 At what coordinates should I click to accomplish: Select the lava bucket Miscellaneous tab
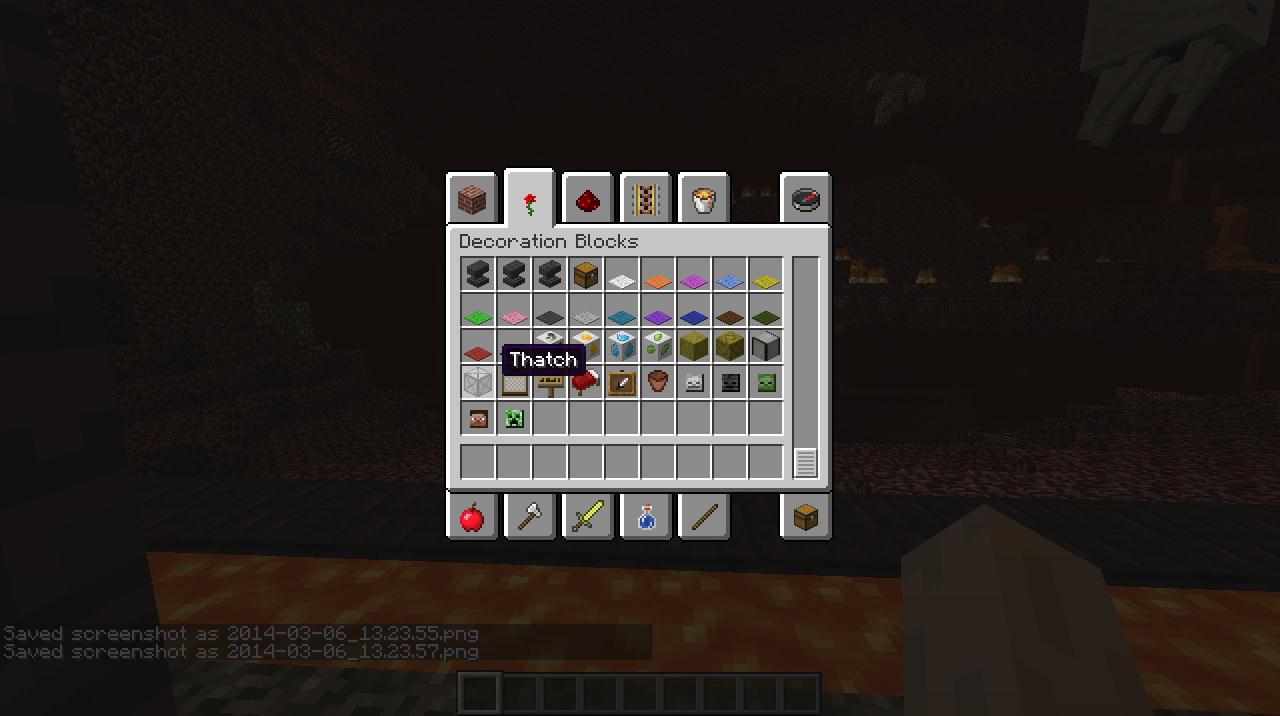(704, 201)
